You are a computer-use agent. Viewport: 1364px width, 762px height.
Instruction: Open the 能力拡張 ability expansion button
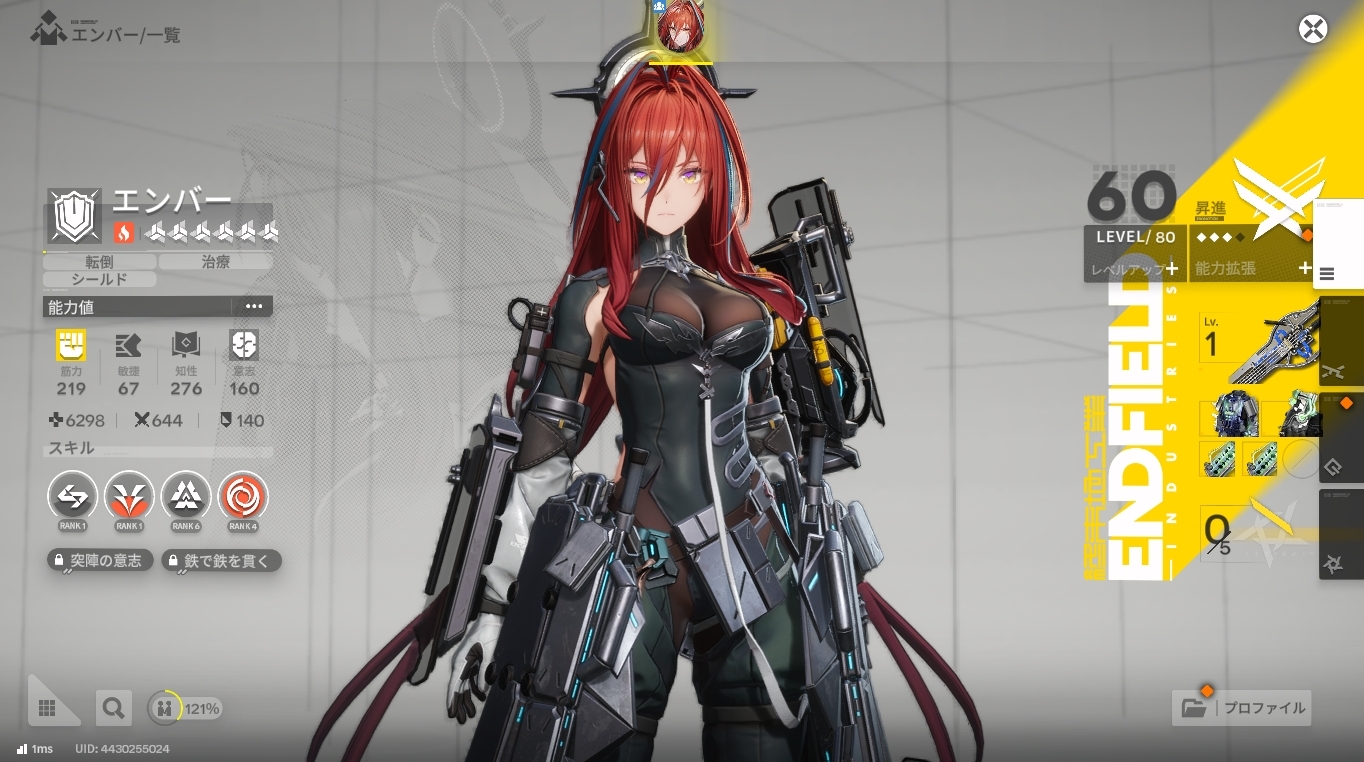click(x=1250, y=268)
